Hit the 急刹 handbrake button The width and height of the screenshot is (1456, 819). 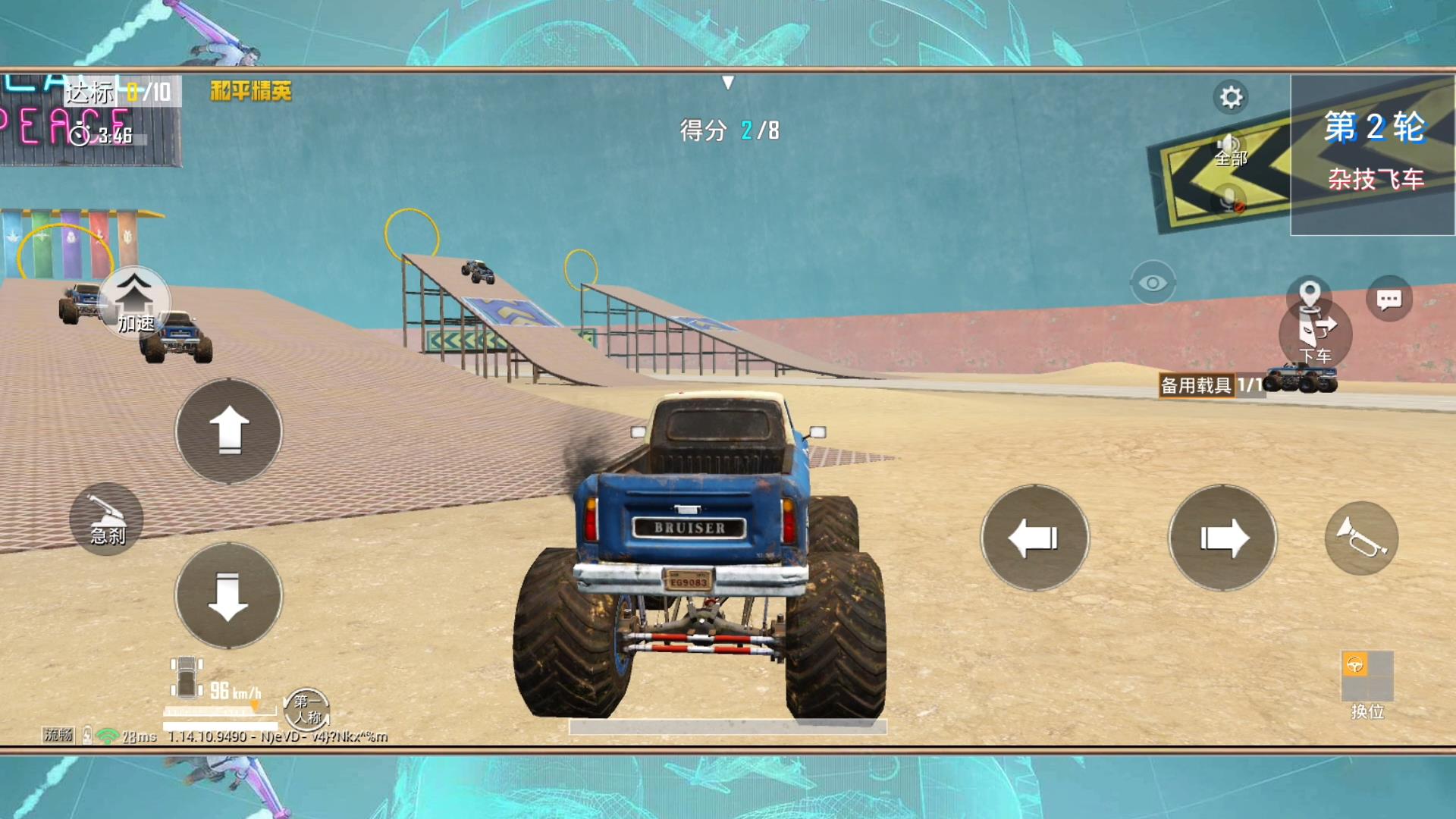[106, 519]
